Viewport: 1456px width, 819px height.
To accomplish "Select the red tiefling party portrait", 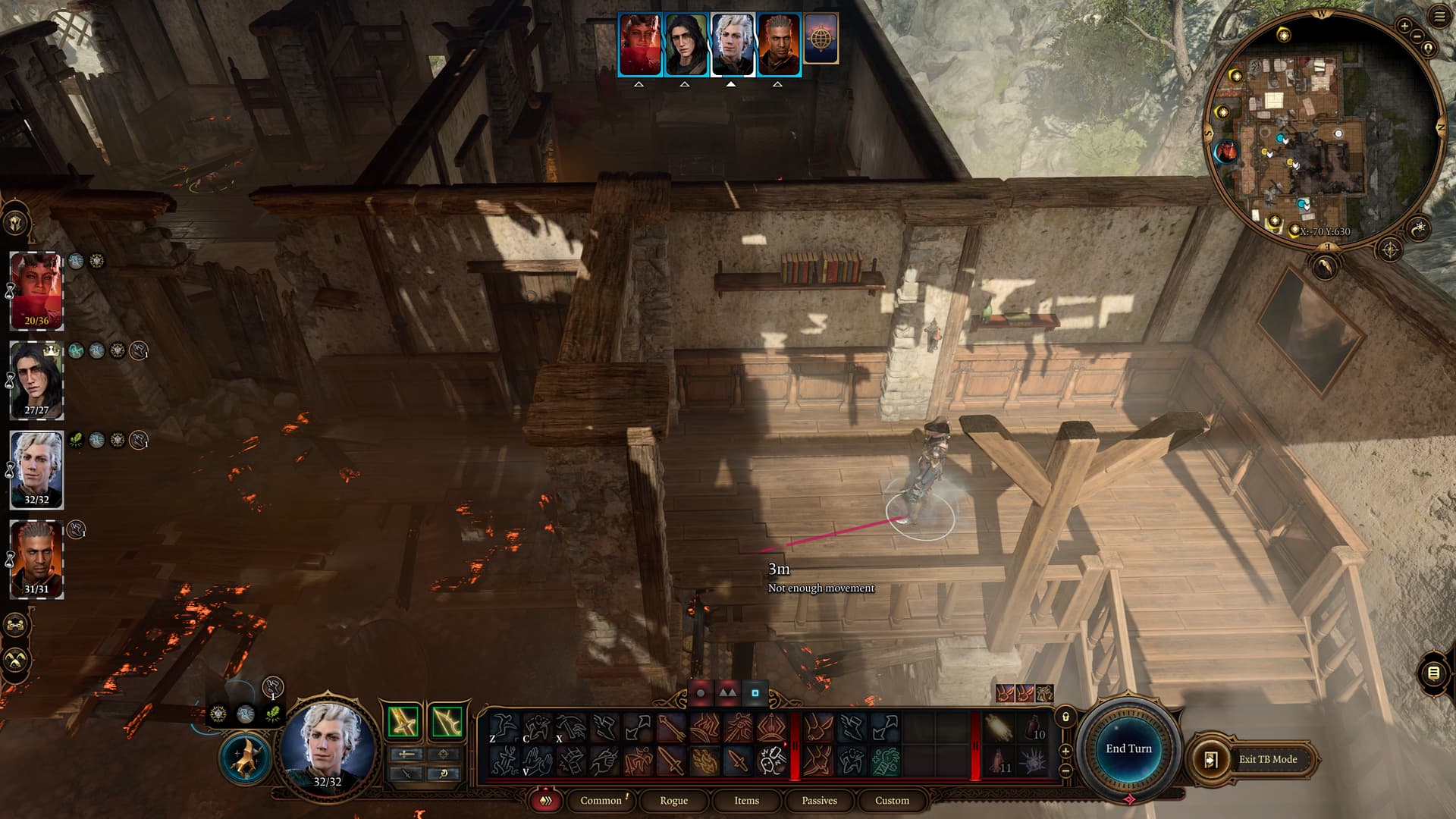I will click(36, 290).
